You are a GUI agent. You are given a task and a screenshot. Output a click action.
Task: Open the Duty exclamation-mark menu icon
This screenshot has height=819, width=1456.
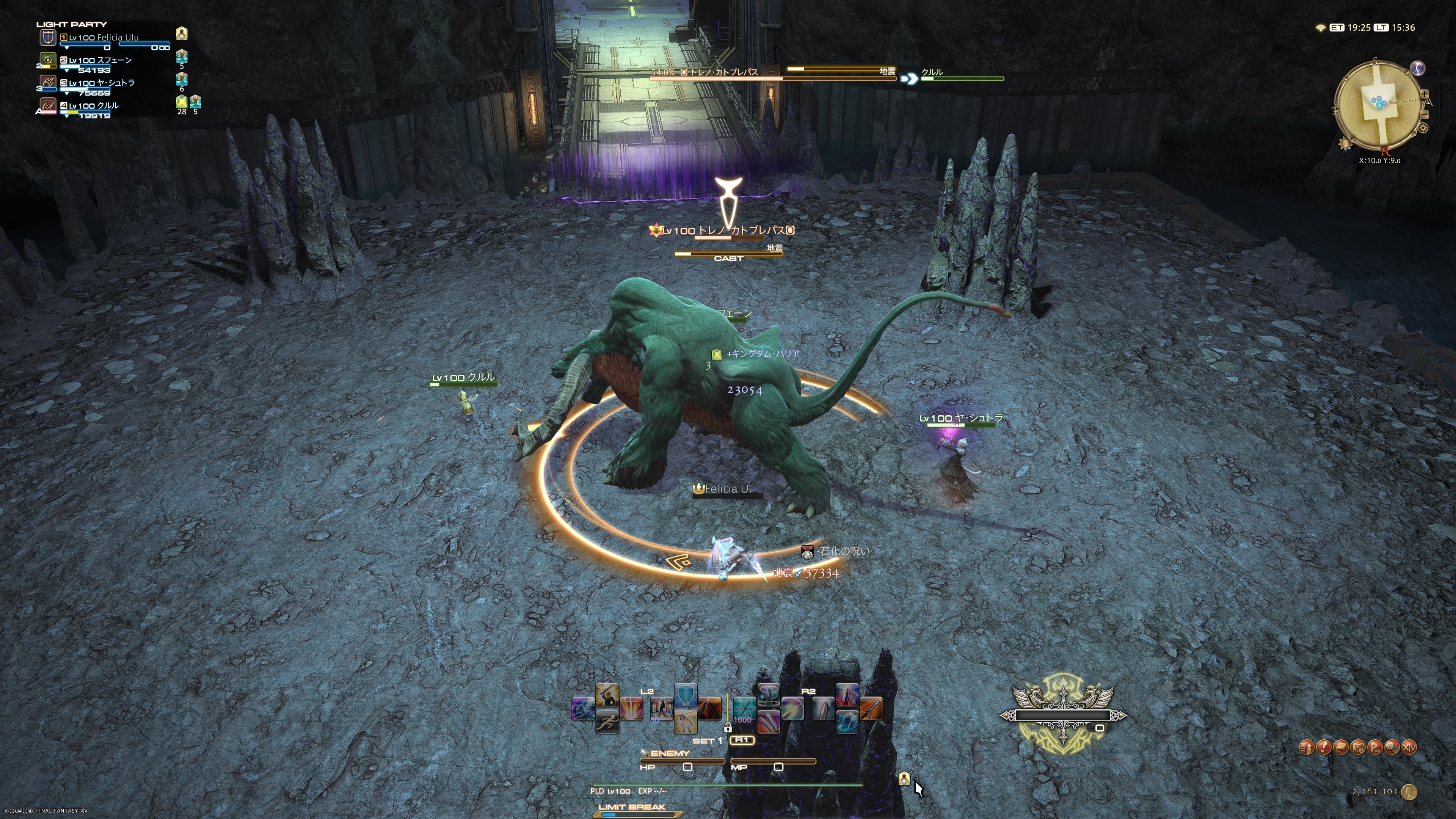pos(1324,748)
